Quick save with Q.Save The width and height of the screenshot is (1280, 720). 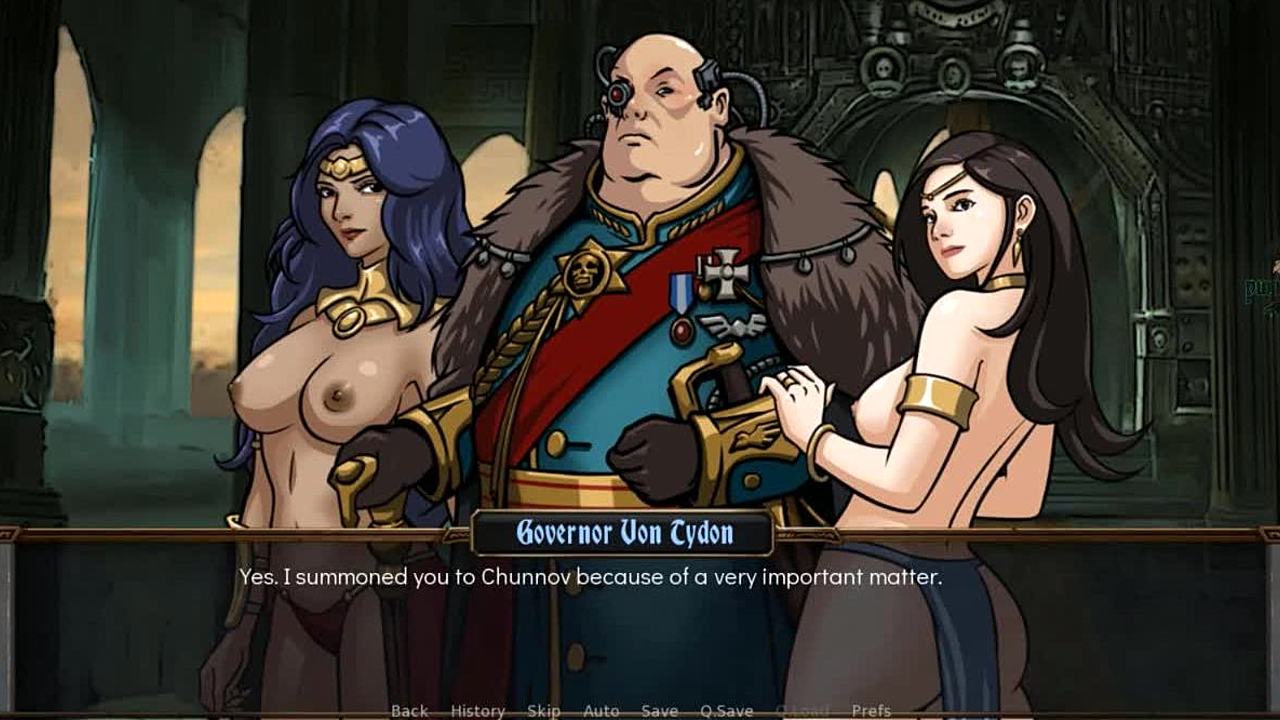[x=726, y=711]
